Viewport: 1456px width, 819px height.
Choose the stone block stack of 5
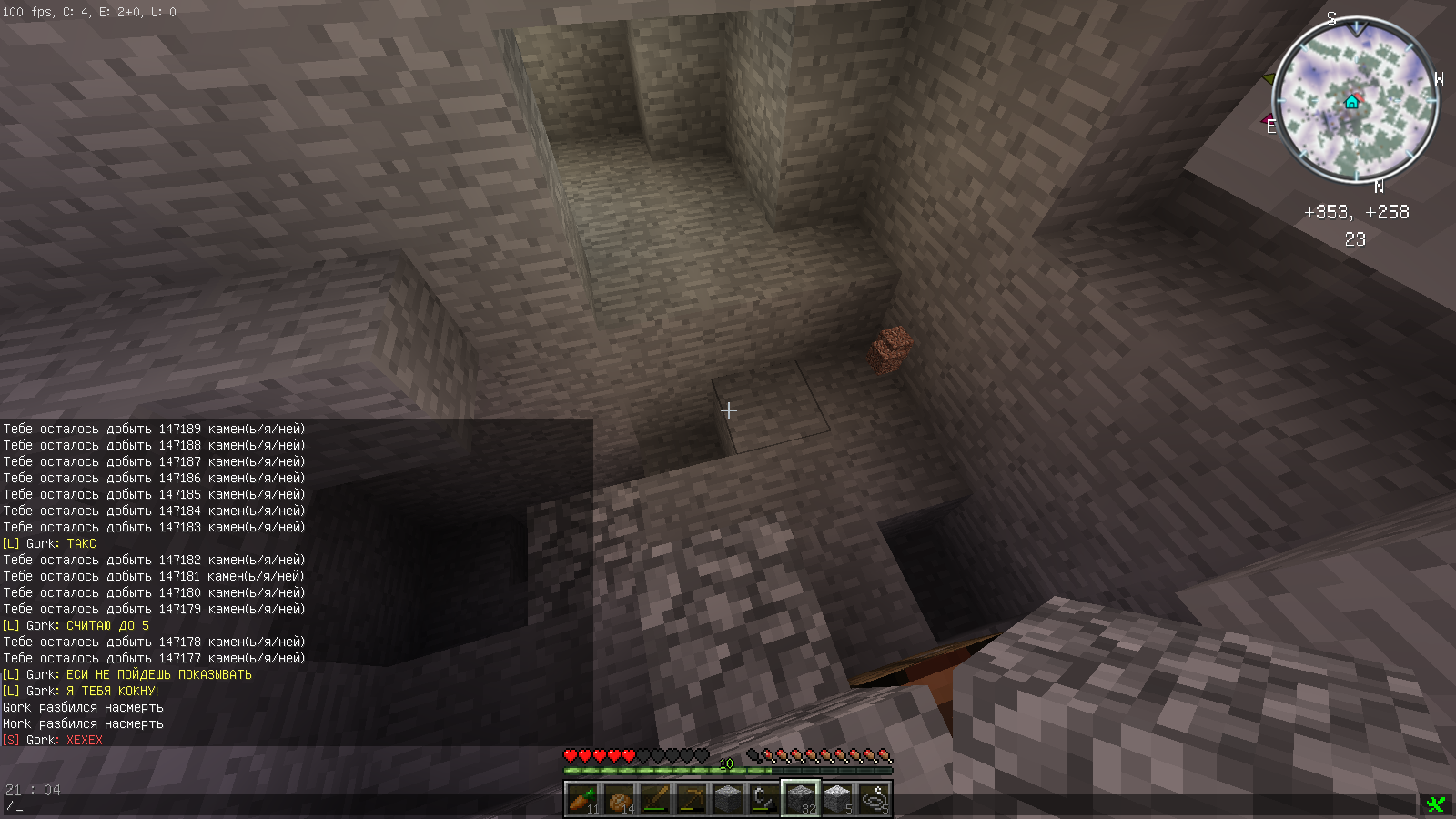pyautogui.click(x=837, y=799)
